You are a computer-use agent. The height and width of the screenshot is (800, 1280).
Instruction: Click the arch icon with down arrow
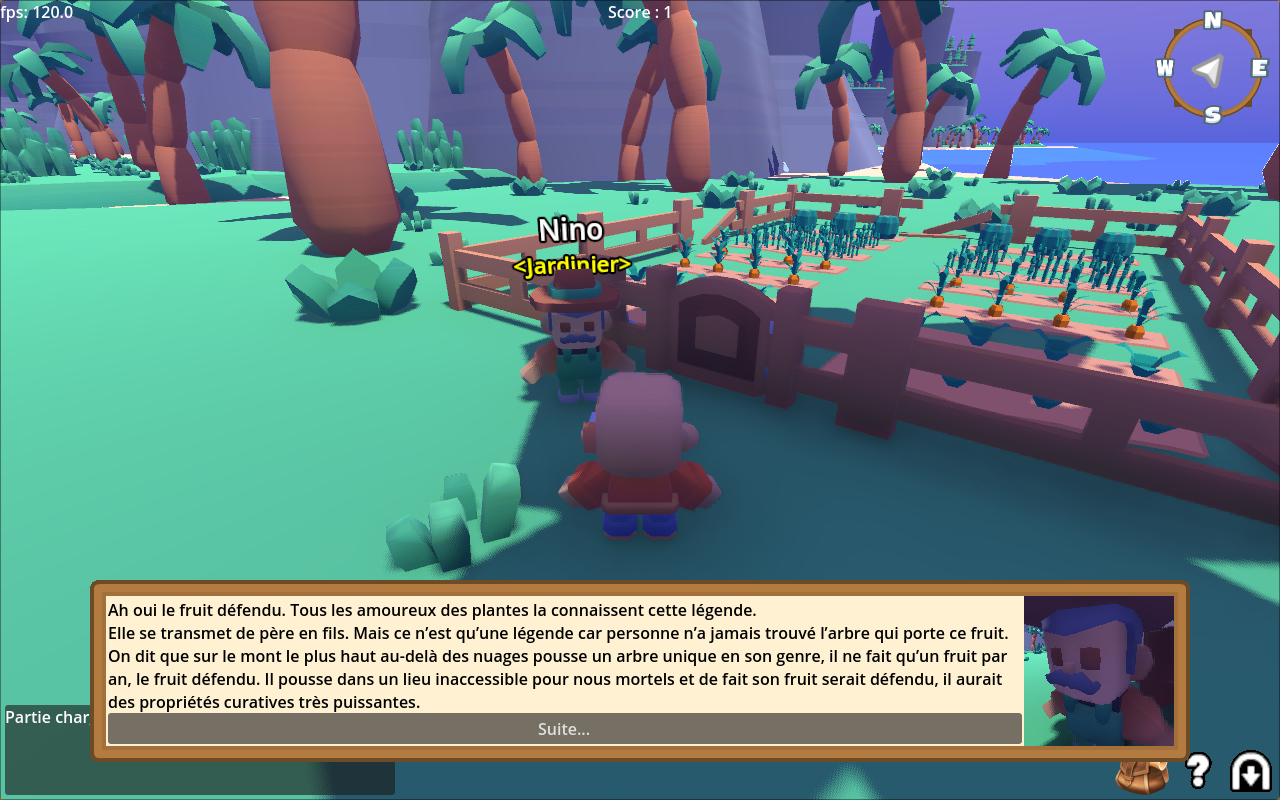(x=1249, y=771)
